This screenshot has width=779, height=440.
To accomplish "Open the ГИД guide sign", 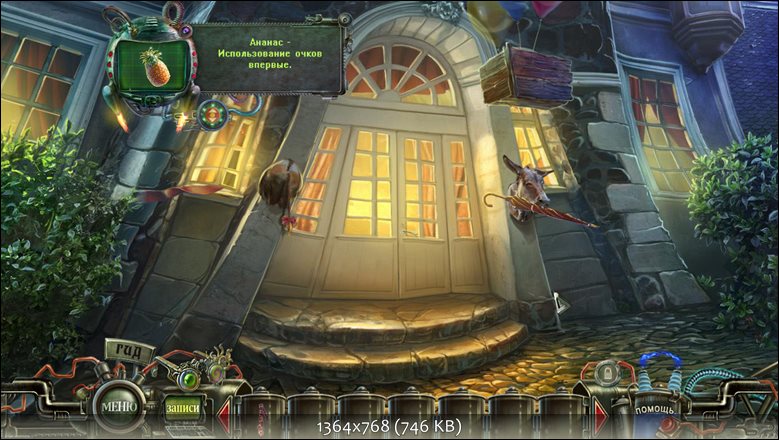I will click(x=130, y=351).
